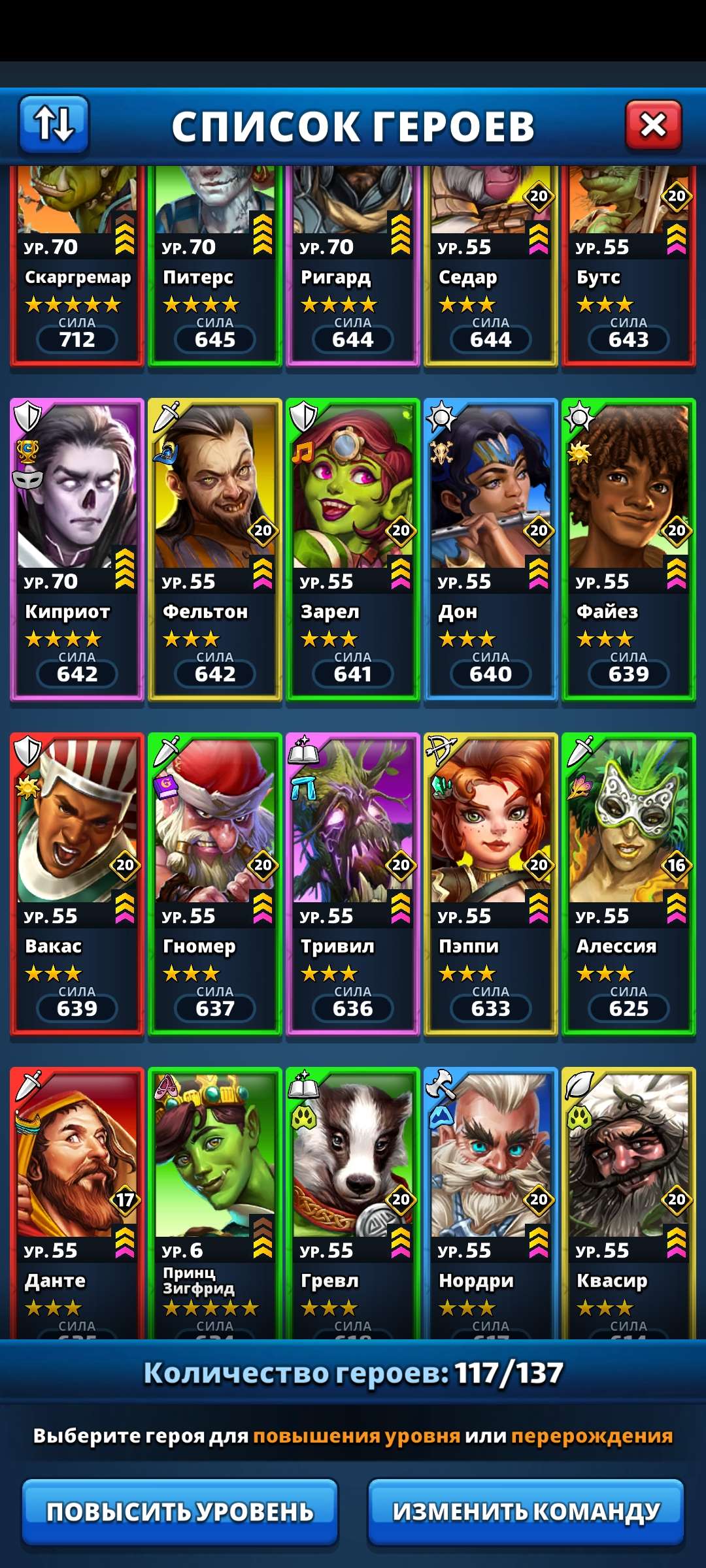
Task: Choose the Принц Зигфрид hero card
Action: point(215,1202)
